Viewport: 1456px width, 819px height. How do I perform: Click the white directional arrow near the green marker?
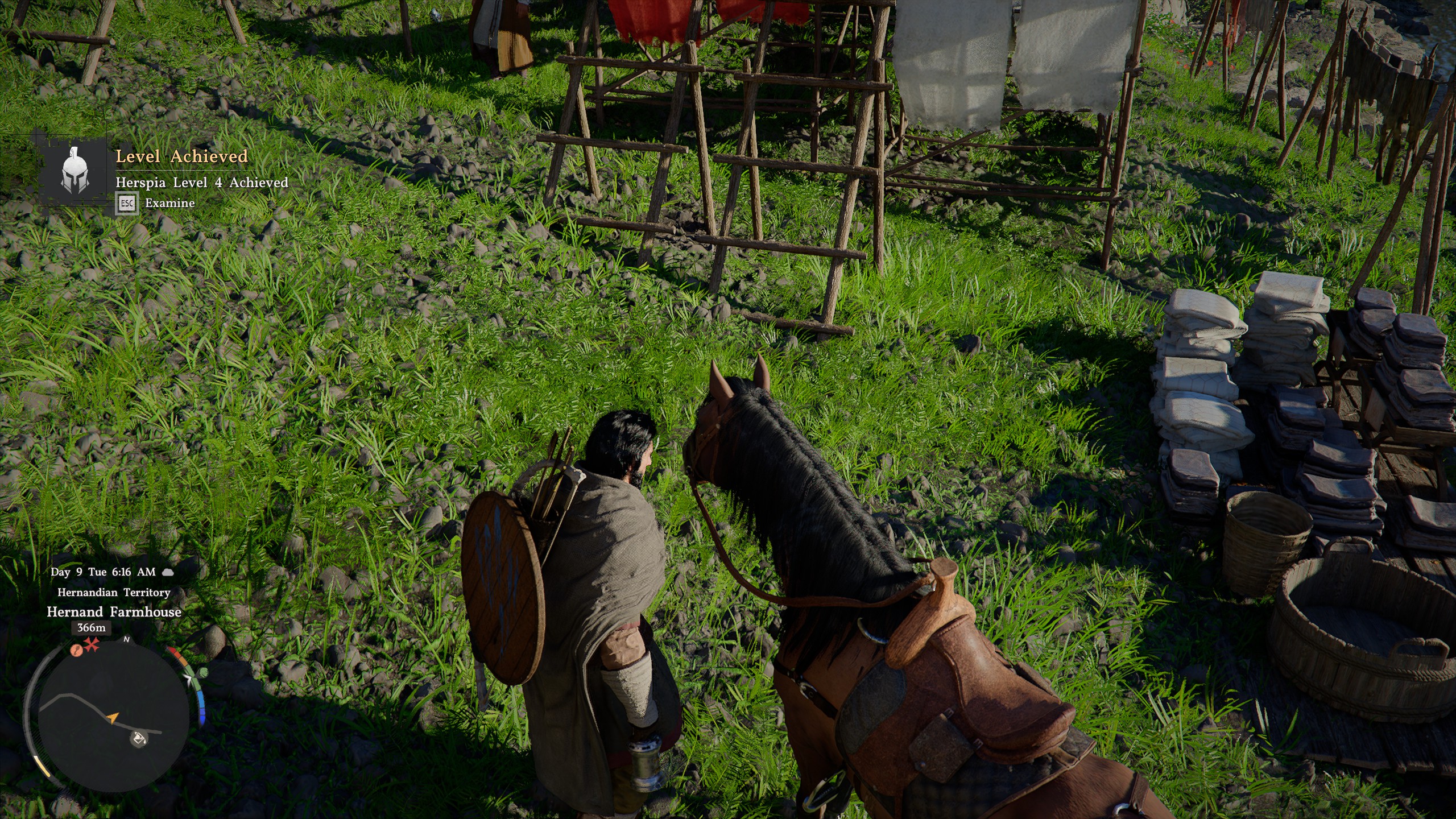coord(188,679)
